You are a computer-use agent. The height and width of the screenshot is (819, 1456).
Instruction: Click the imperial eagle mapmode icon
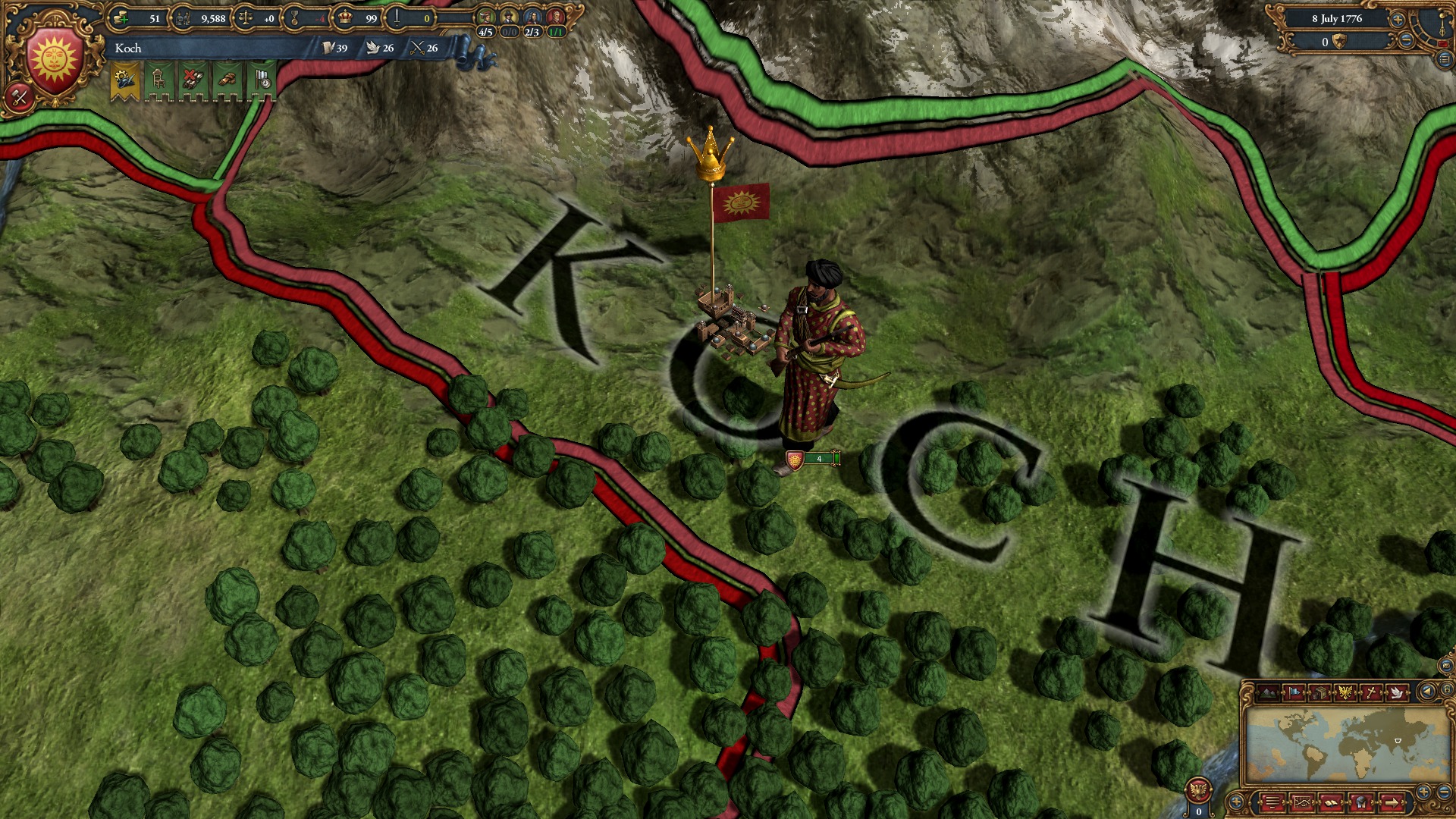(1345, 691)
